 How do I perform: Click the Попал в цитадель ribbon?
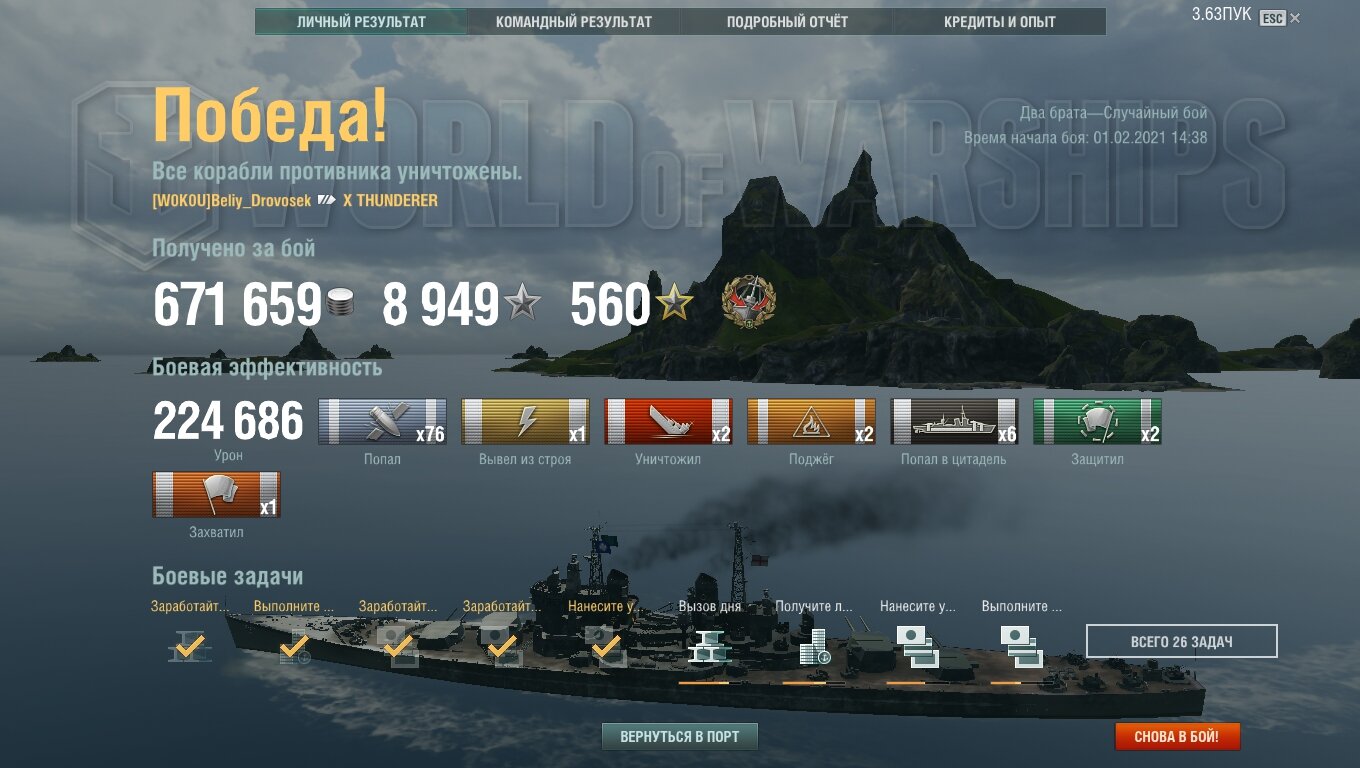pyautogui.click(x=954, y=421)
